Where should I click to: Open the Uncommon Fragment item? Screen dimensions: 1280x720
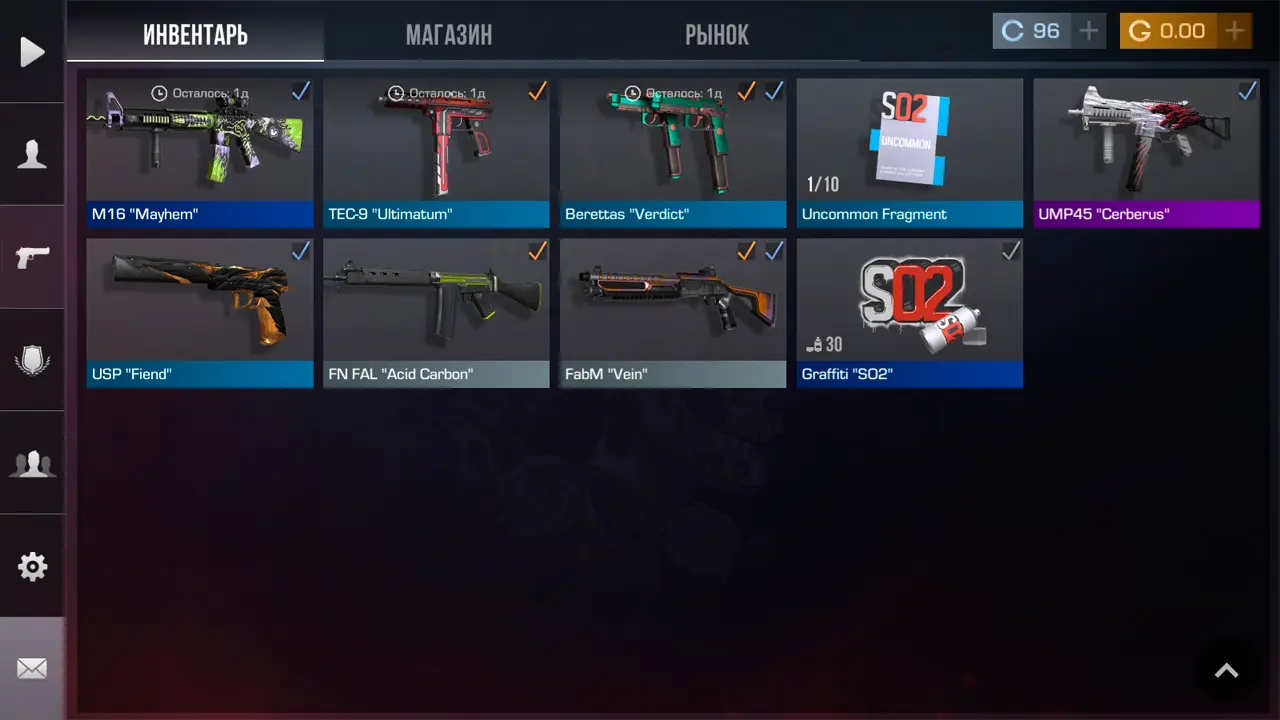pyautogui.click(x=909, y=152)
